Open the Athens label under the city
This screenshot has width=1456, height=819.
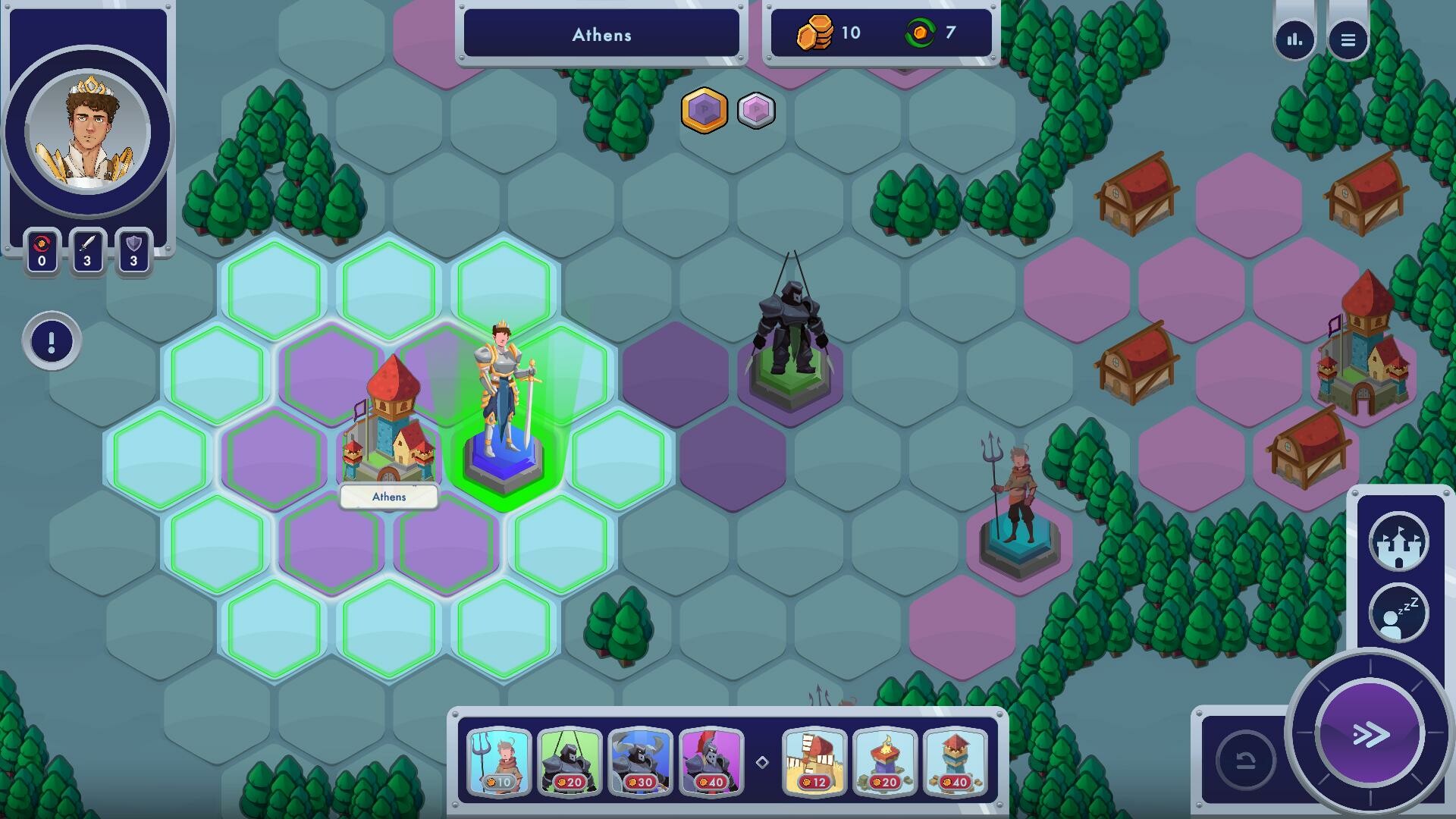pos(389,497)
